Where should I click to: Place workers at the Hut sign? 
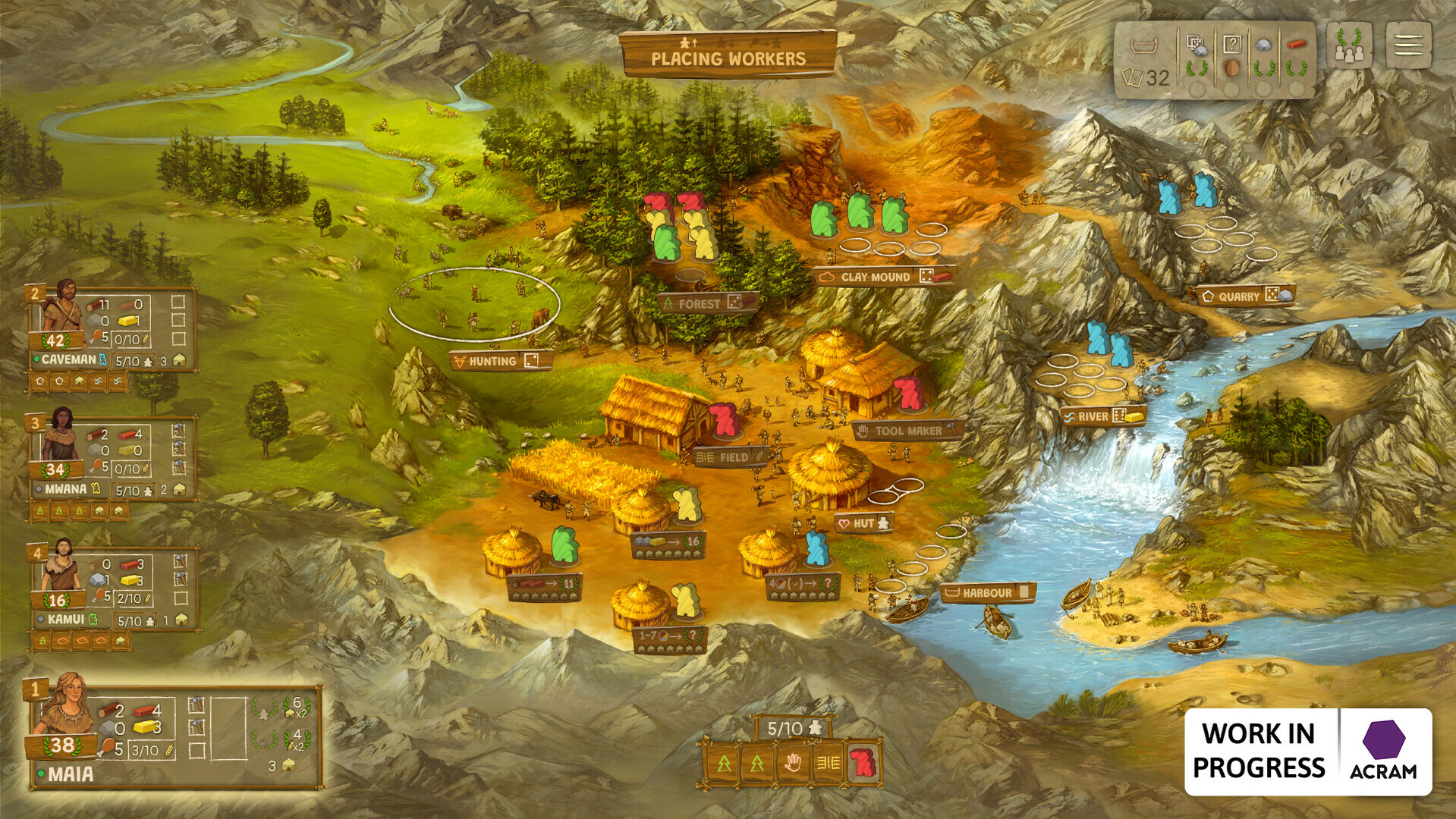pyautogui.click(x=863, y=523)
